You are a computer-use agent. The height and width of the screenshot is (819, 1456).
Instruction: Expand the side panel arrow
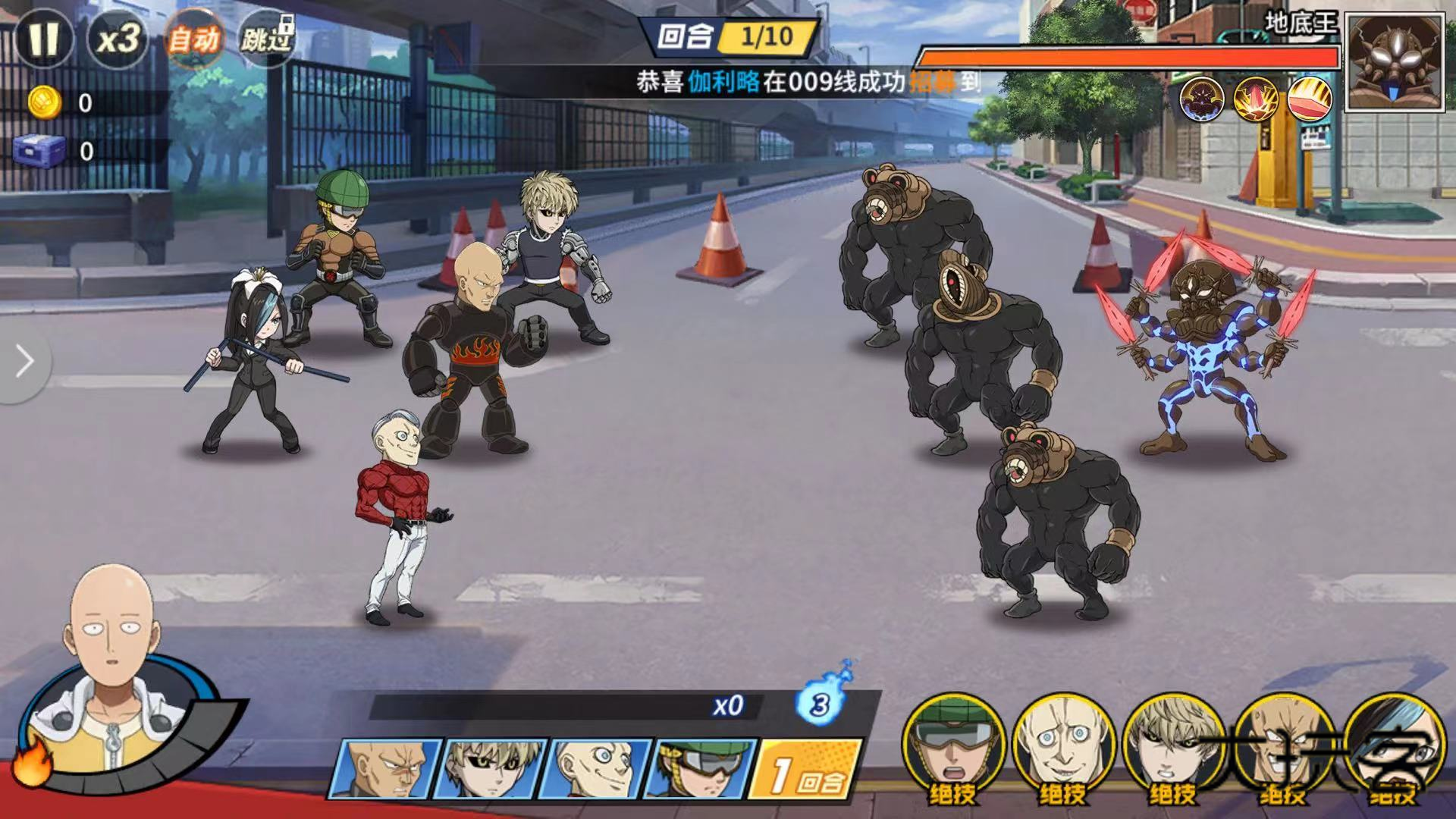click(x=24, y=362)
